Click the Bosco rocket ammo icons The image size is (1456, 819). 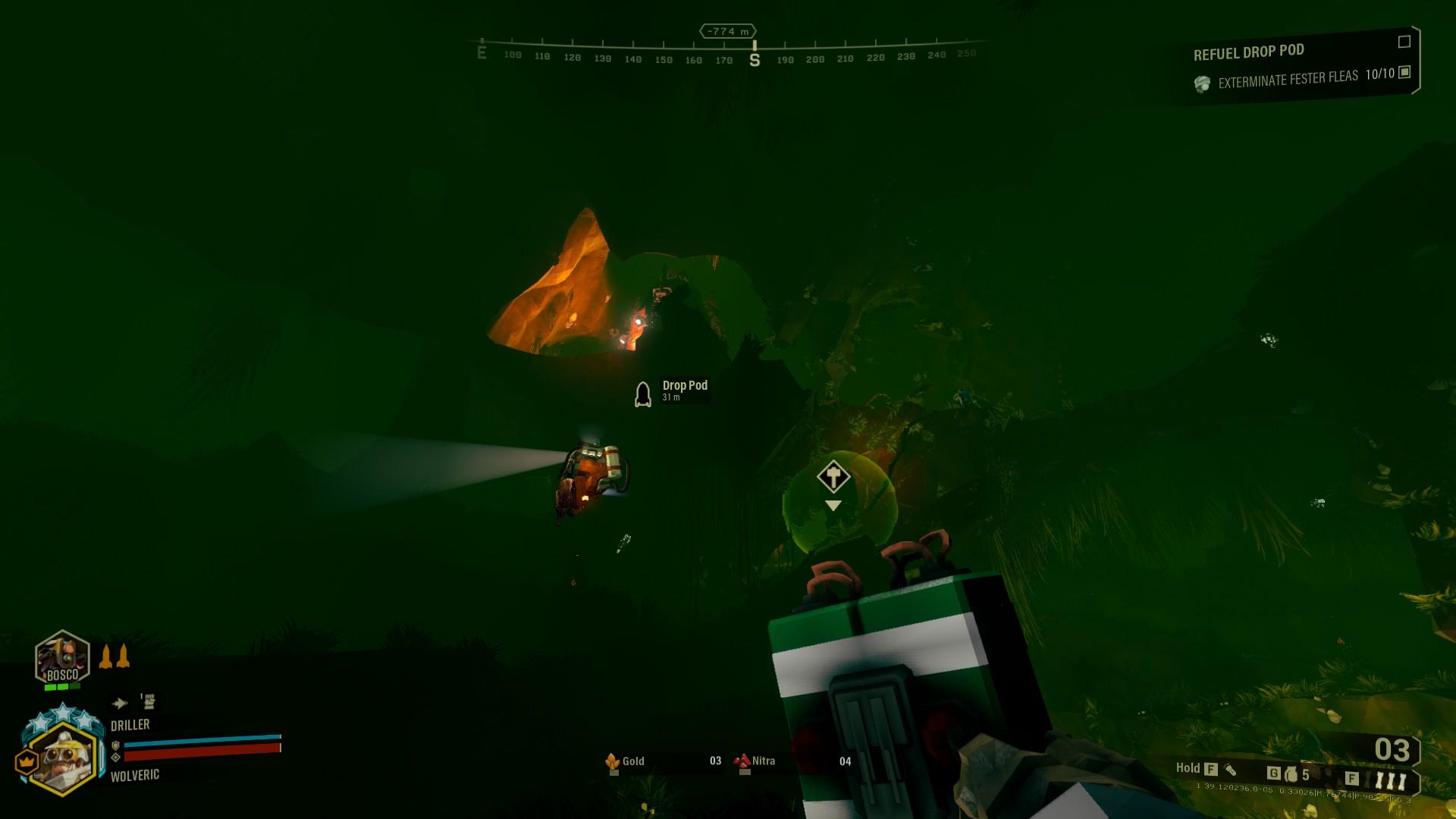click(115, 656)
